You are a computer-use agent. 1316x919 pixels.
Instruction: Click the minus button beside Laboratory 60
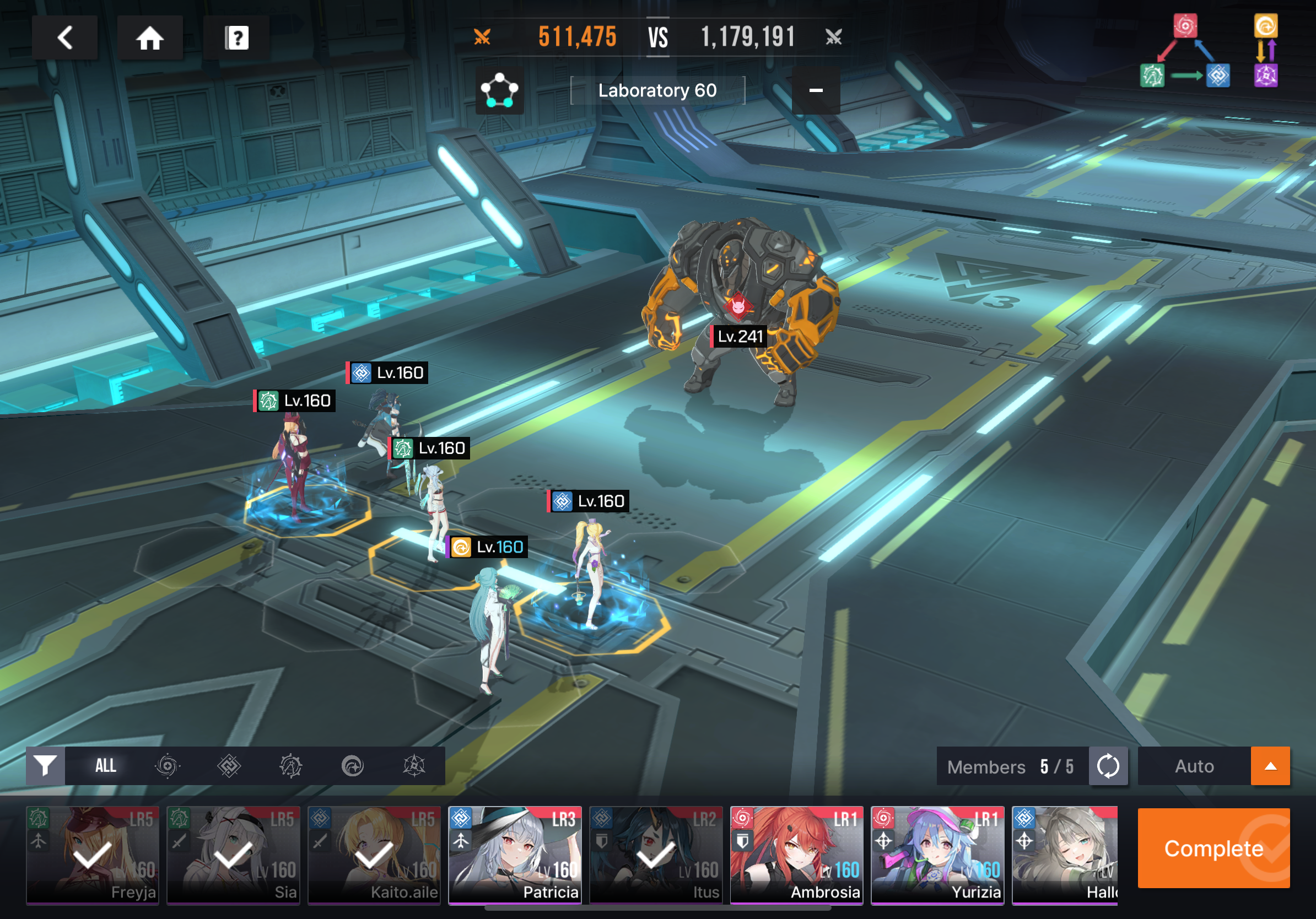pyautogui.click(x=816, y=90)
